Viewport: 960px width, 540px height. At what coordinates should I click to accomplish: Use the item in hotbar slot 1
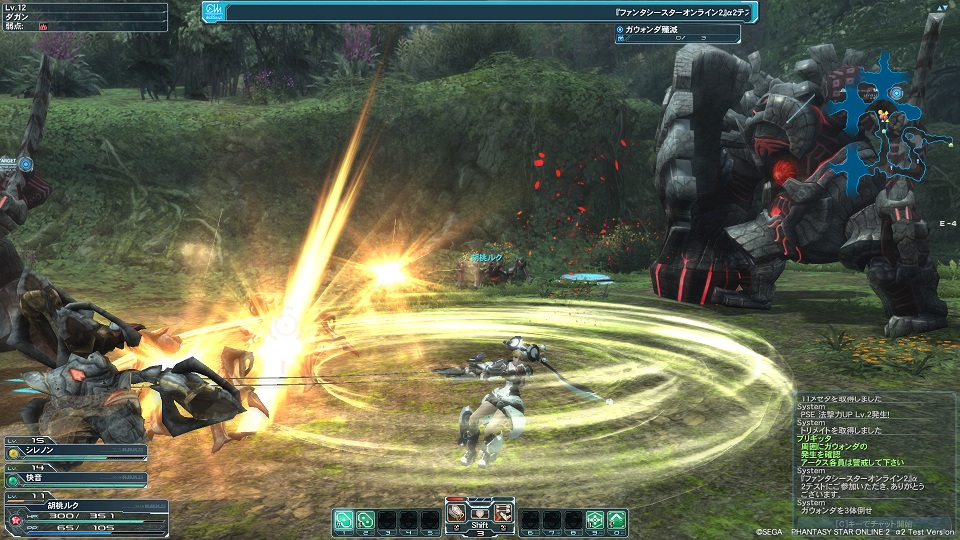click(x=342, y=519)
